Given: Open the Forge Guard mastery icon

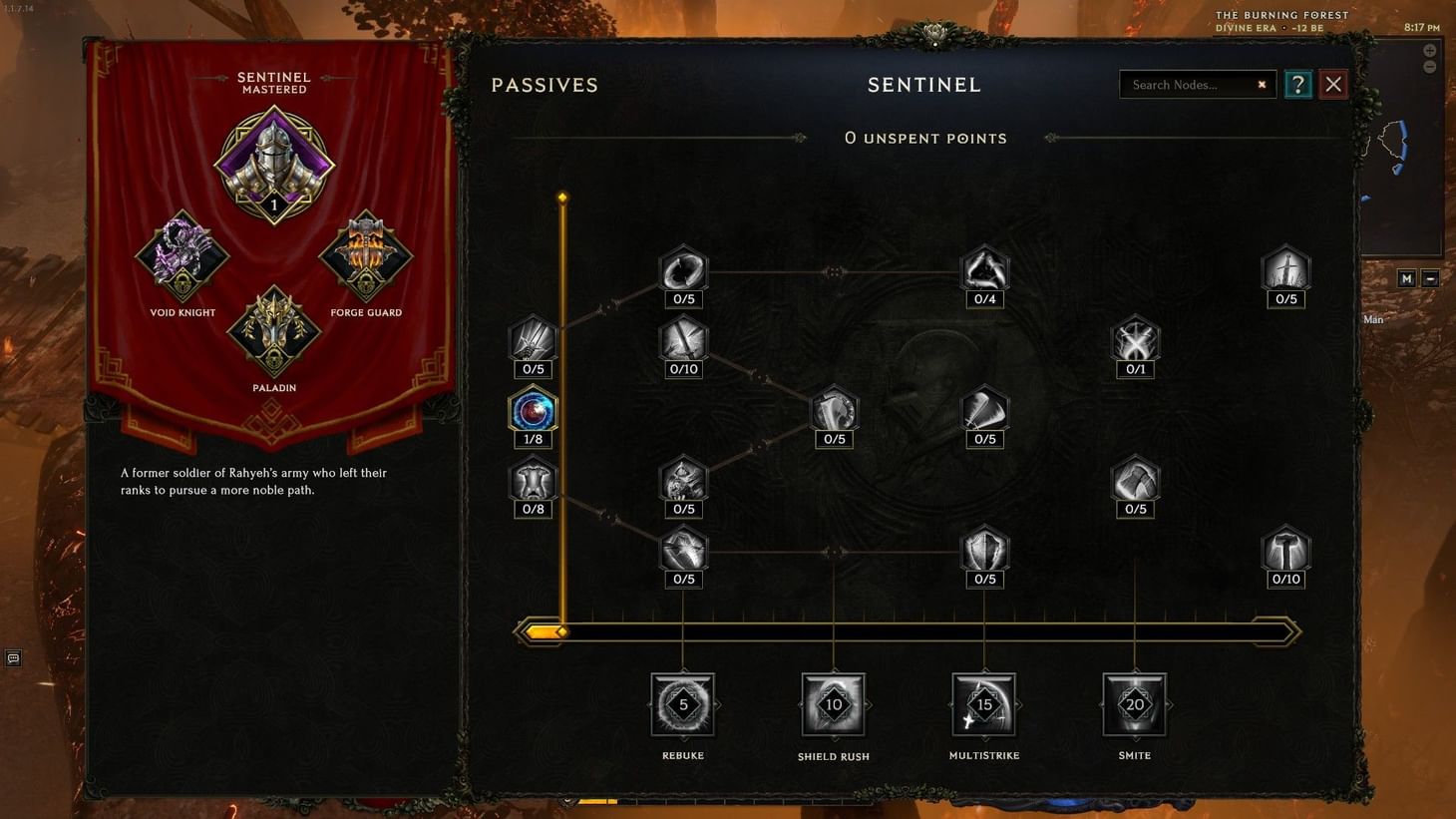Looking at the screenshot, I should 366,252.
